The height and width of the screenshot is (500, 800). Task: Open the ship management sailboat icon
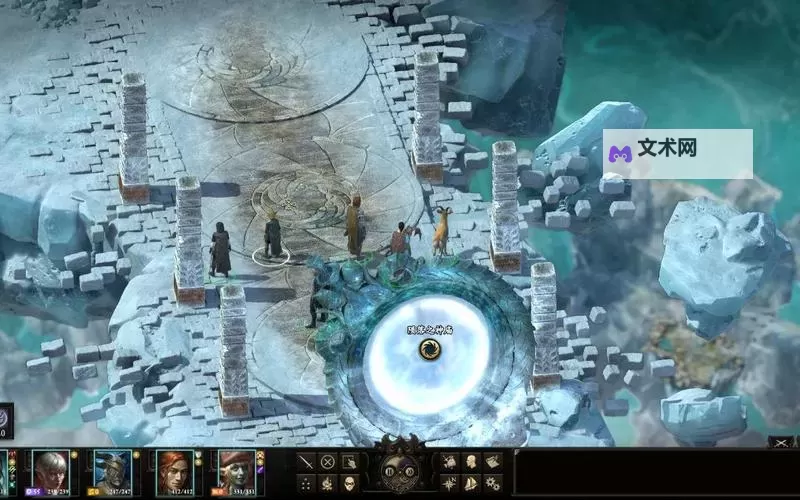click(471, 484)
